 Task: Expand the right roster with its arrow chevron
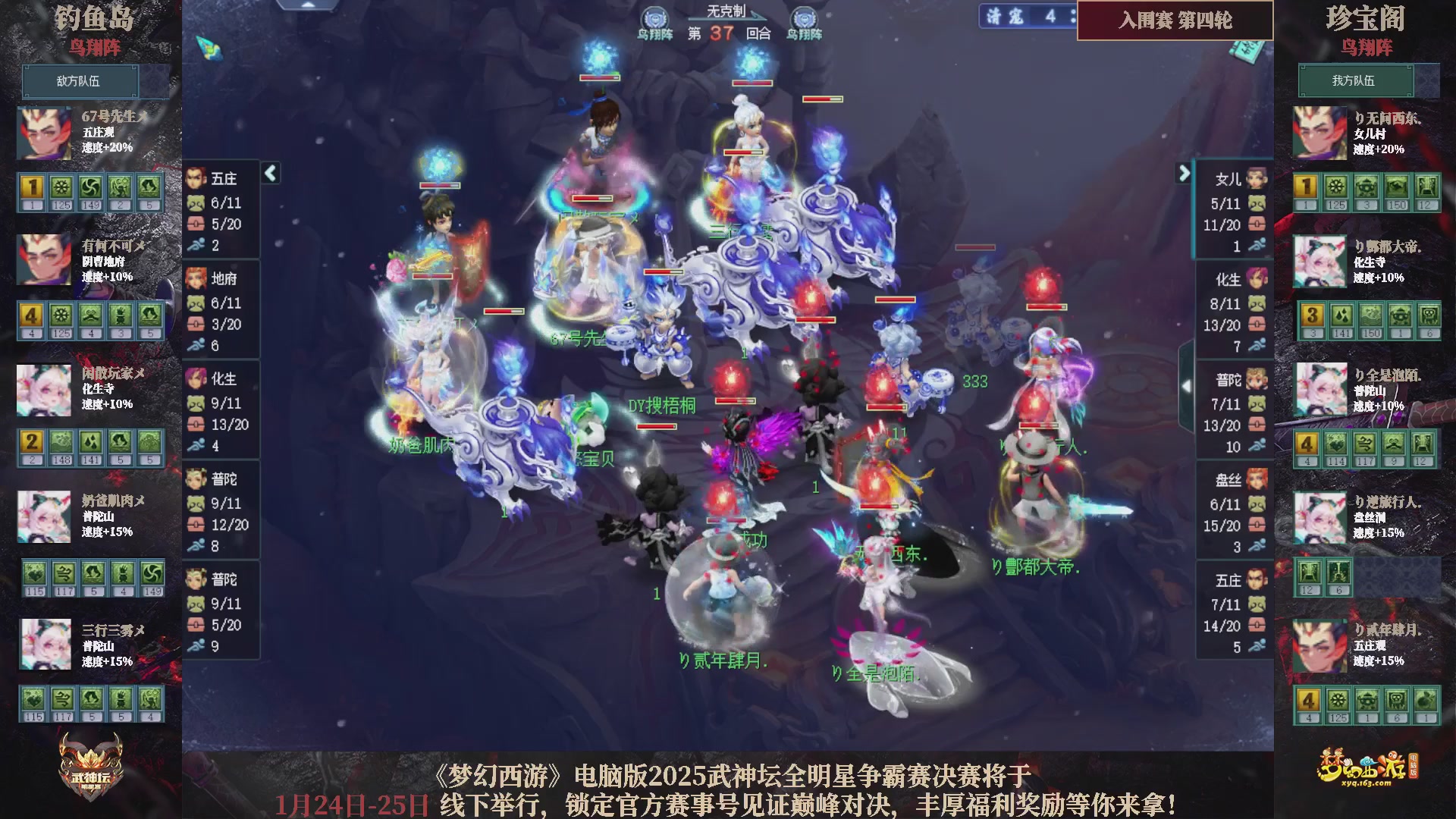point(1184,173)
